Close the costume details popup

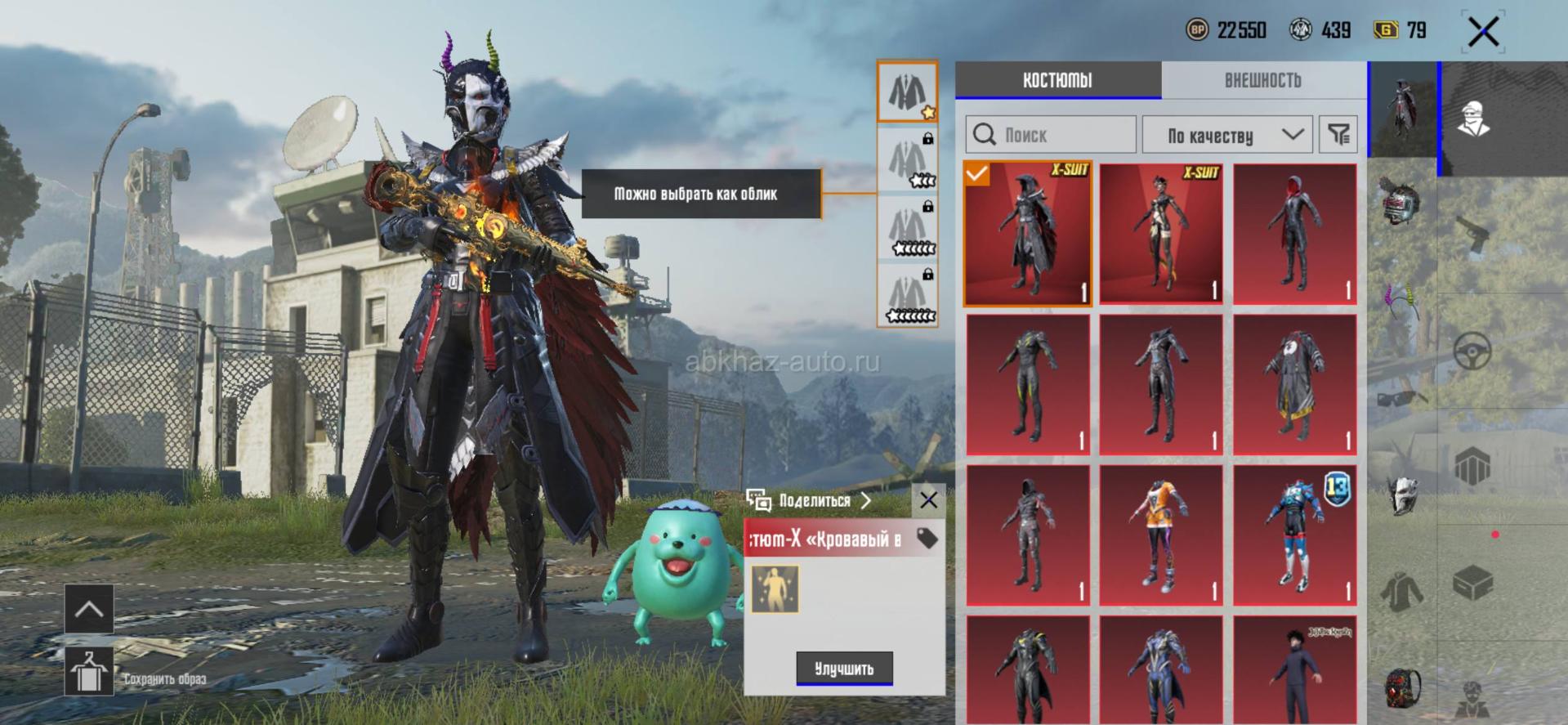(928, 500)
